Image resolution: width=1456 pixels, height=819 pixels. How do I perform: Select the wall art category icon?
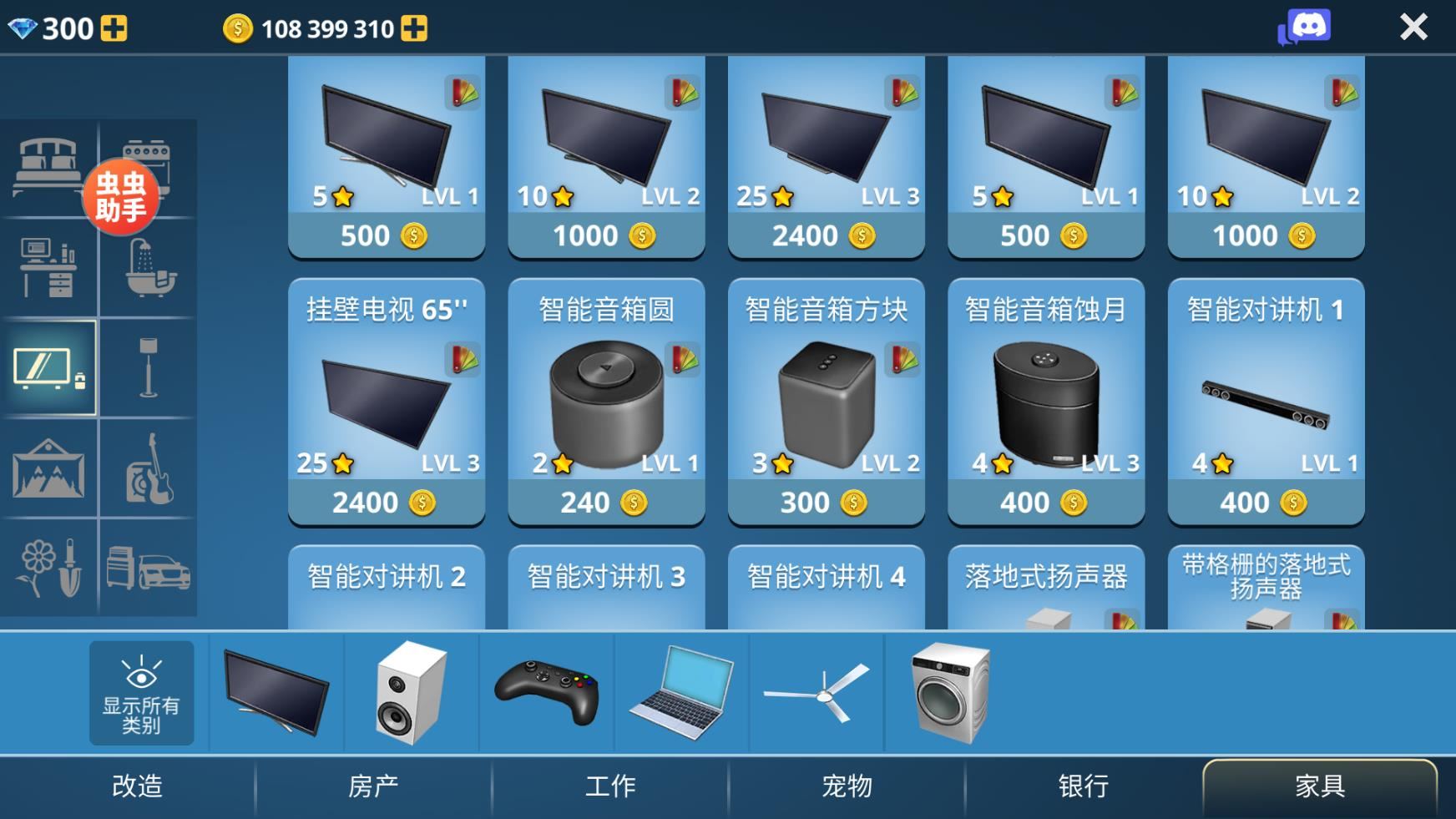49,470
